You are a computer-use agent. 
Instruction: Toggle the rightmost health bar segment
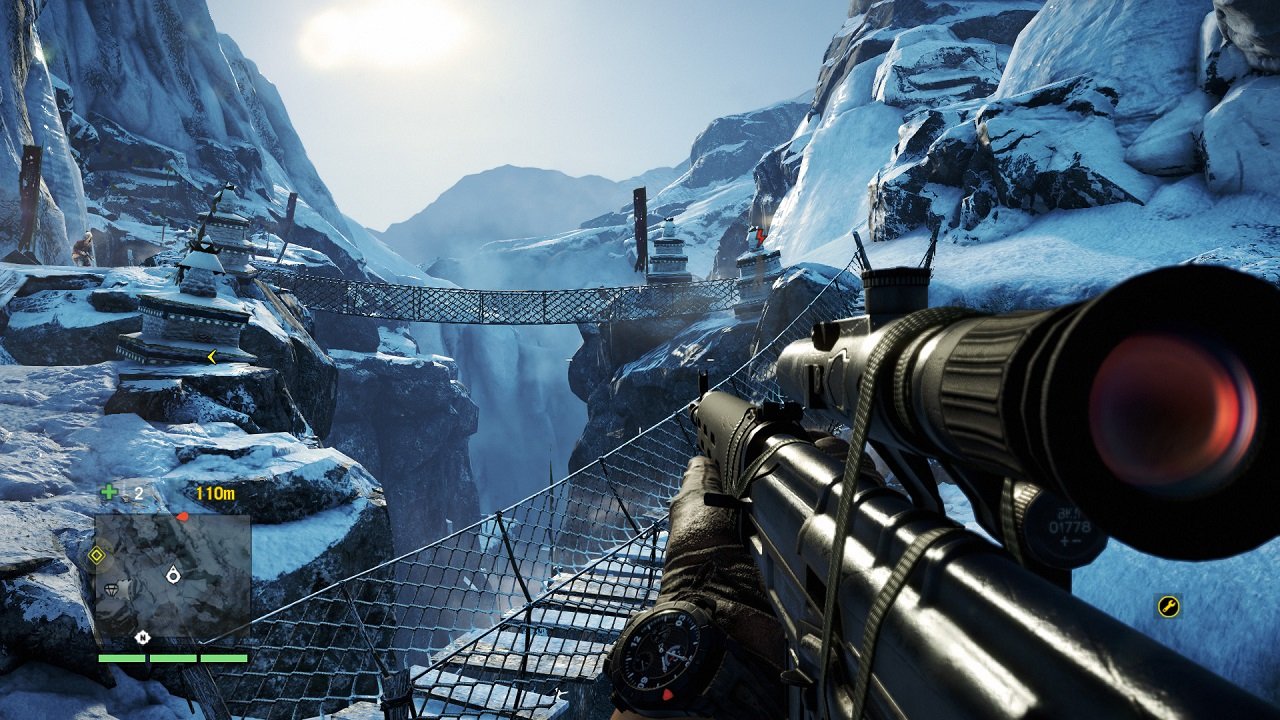pyautogui.click(x=224, y=658)
